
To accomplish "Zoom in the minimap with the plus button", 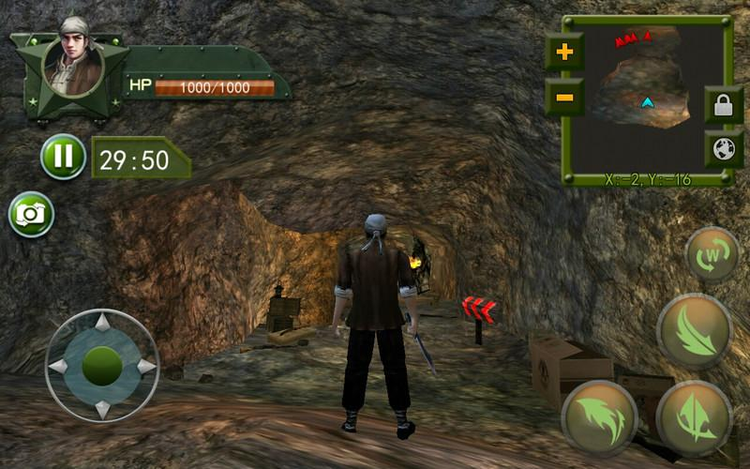I will pos(565,52).
